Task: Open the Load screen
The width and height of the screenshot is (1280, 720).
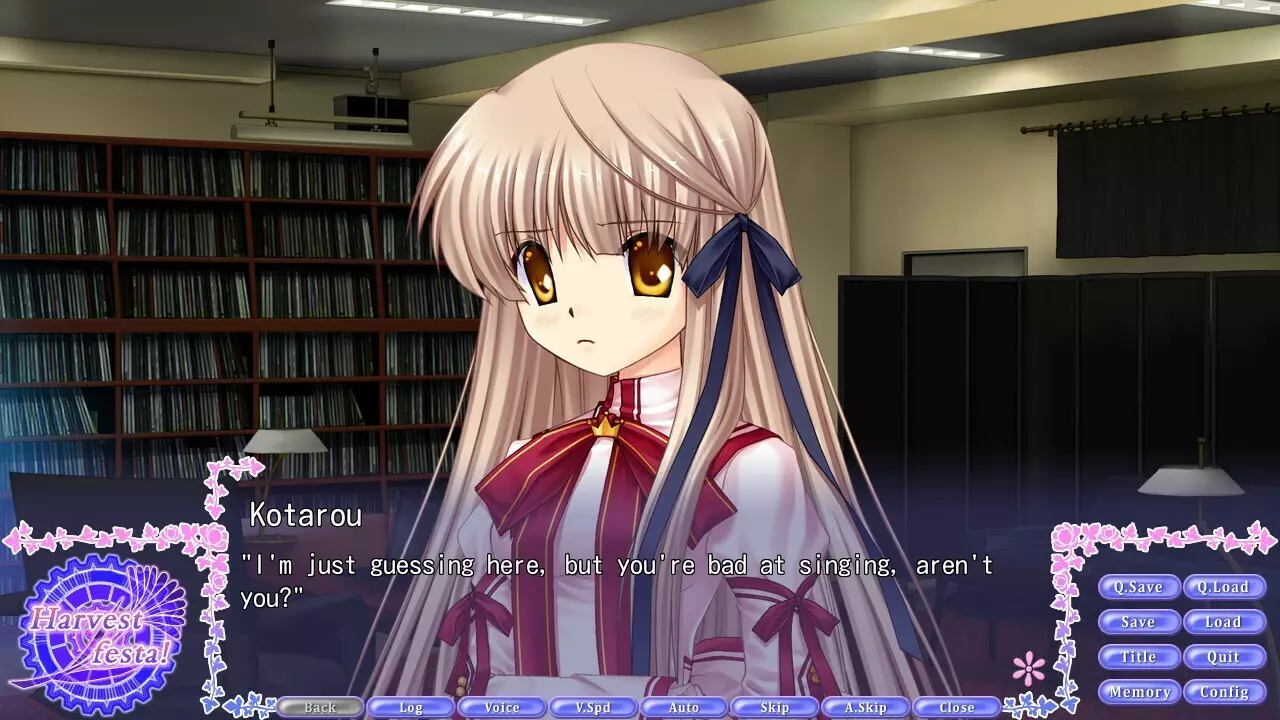Action: 1224,622
